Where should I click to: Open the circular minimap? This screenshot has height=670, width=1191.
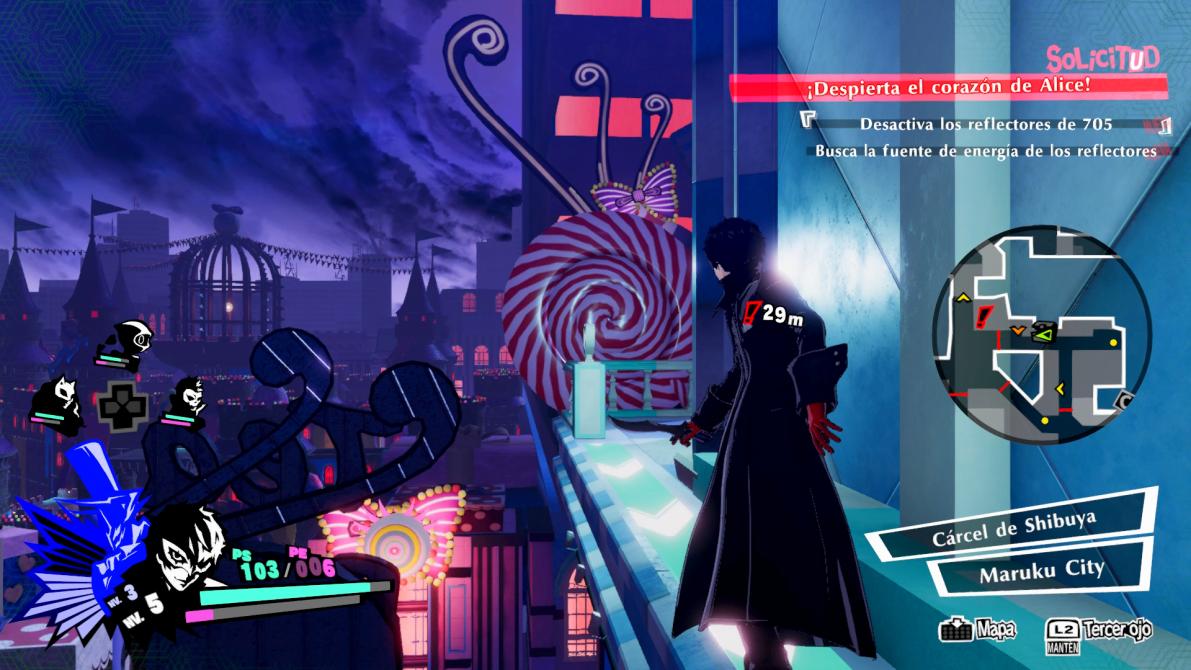click(x=1041, y=334)
